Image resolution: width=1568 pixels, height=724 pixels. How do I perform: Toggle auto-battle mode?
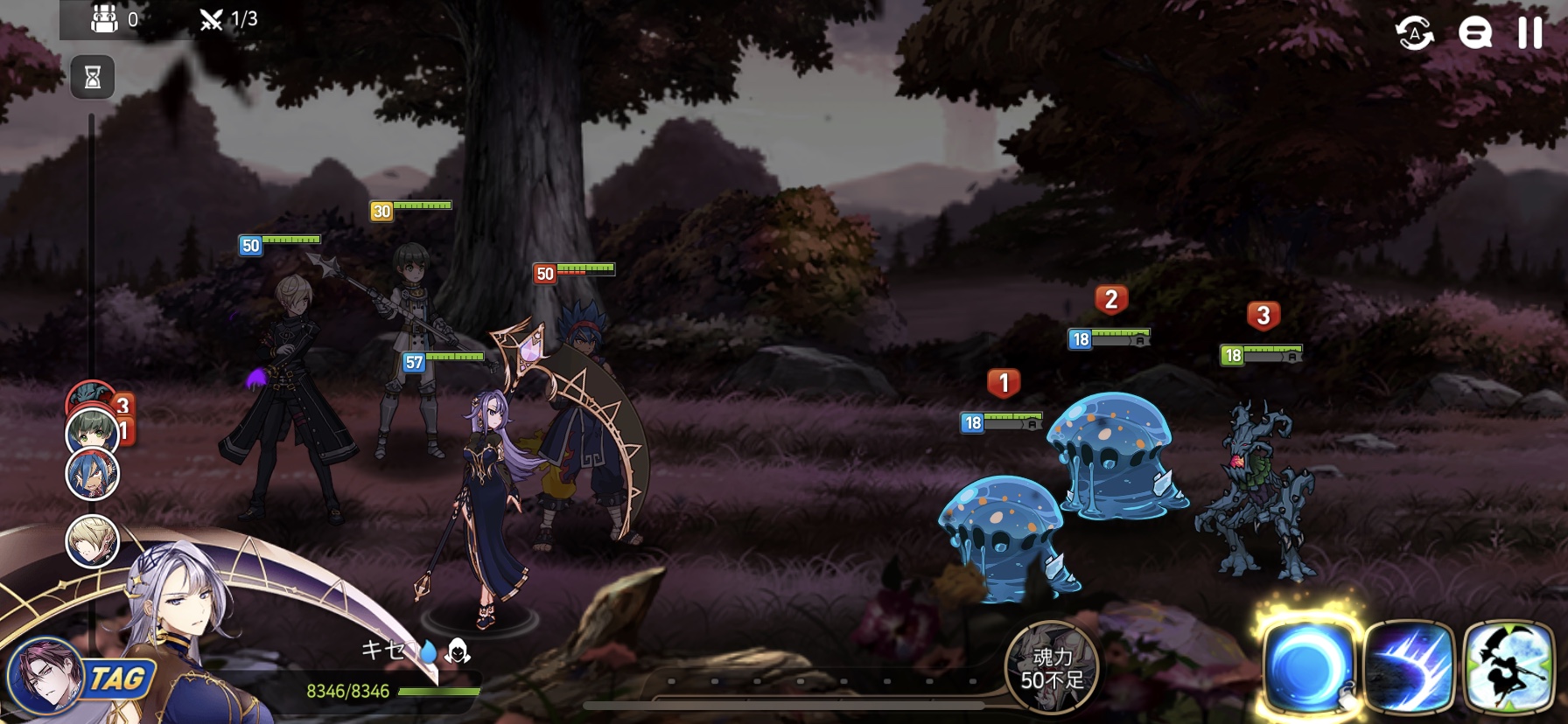[x=1414, y=34]
